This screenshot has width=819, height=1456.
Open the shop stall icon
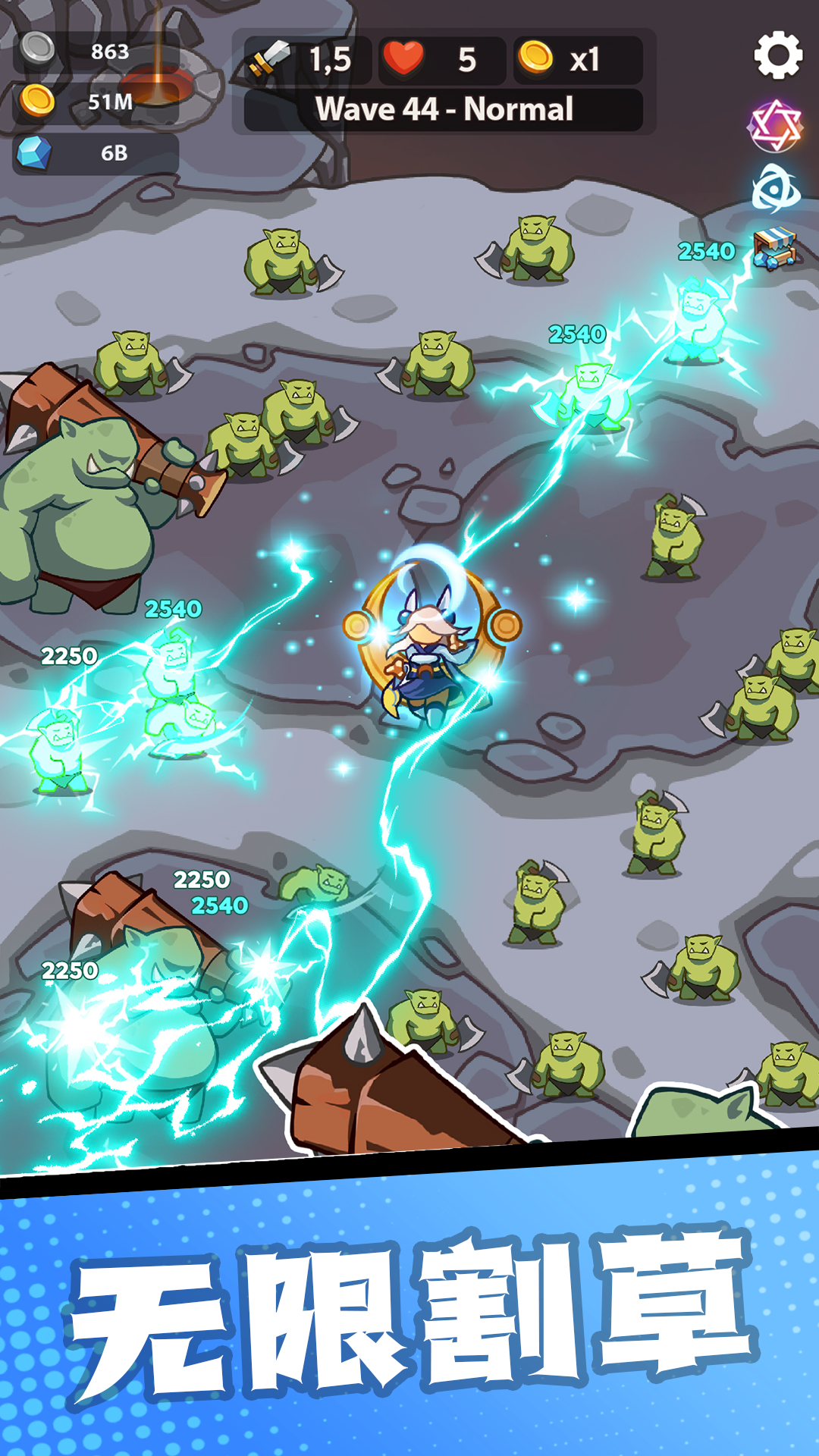[x=774, y=249]
